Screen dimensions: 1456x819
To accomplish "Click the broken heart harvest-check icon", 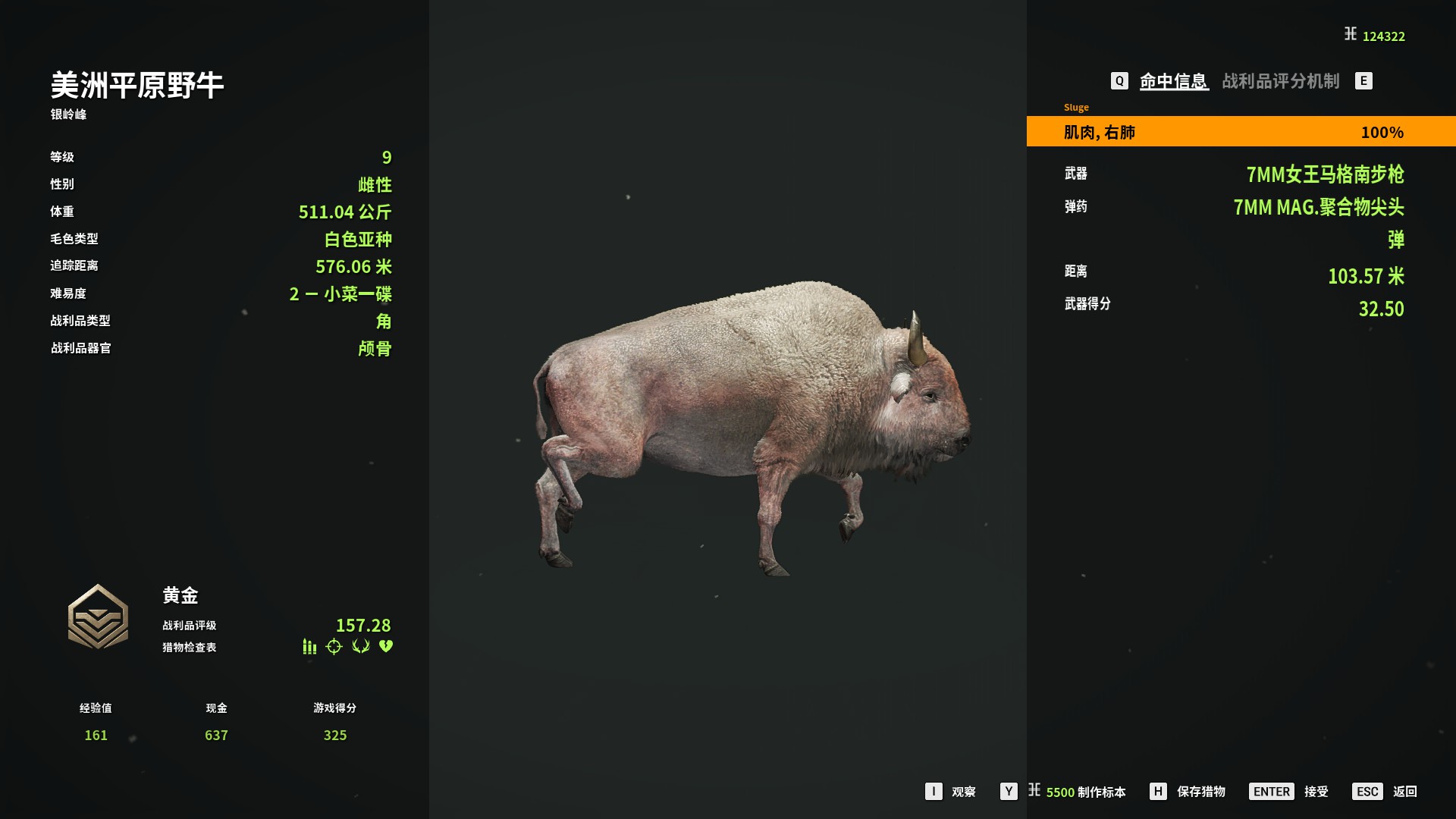I will point(386,646).
